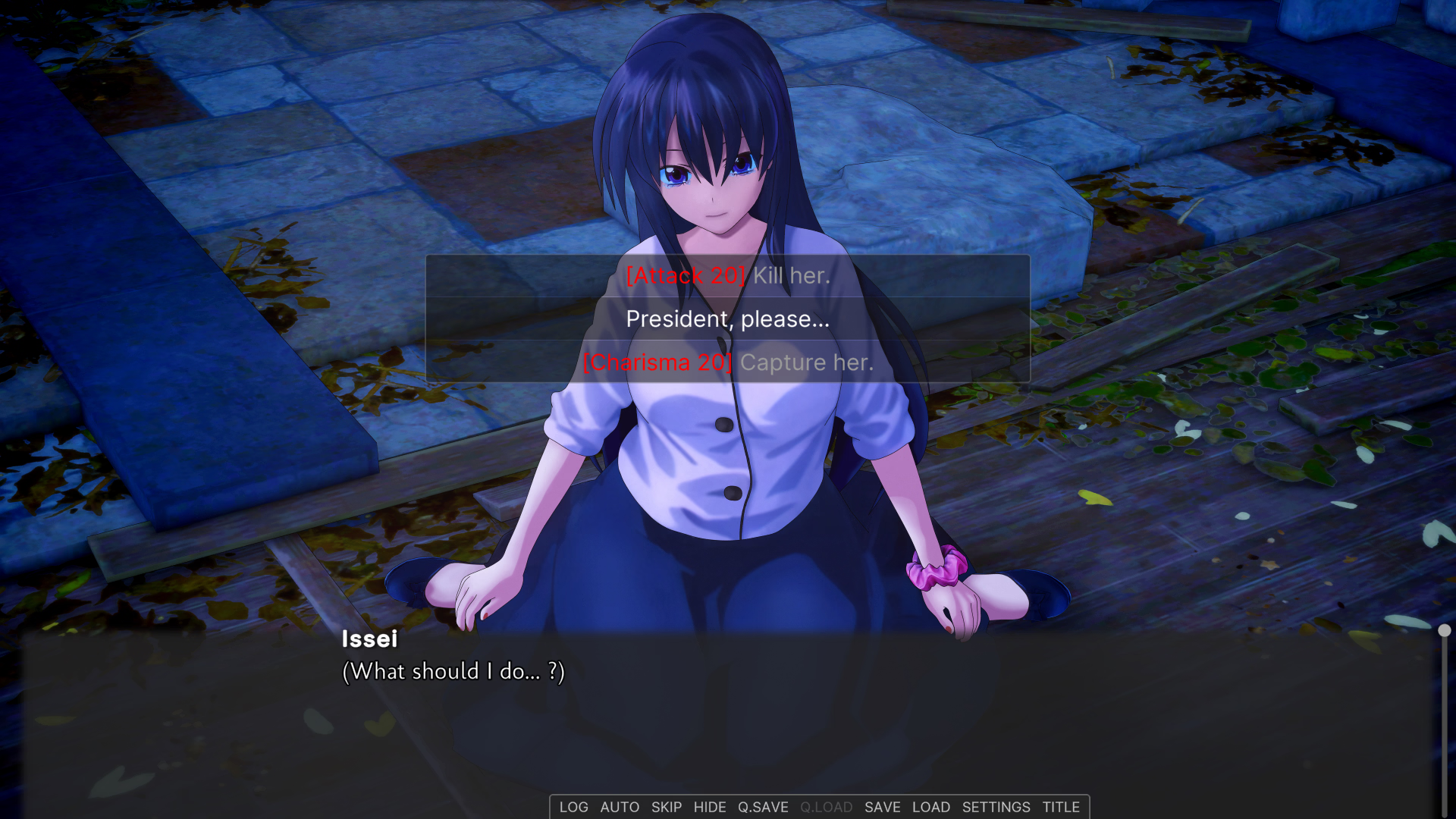The width and height of the screenshot is (1456, 819).
Task: Open the dialogue LOG
Action: (x=573, y=808)
